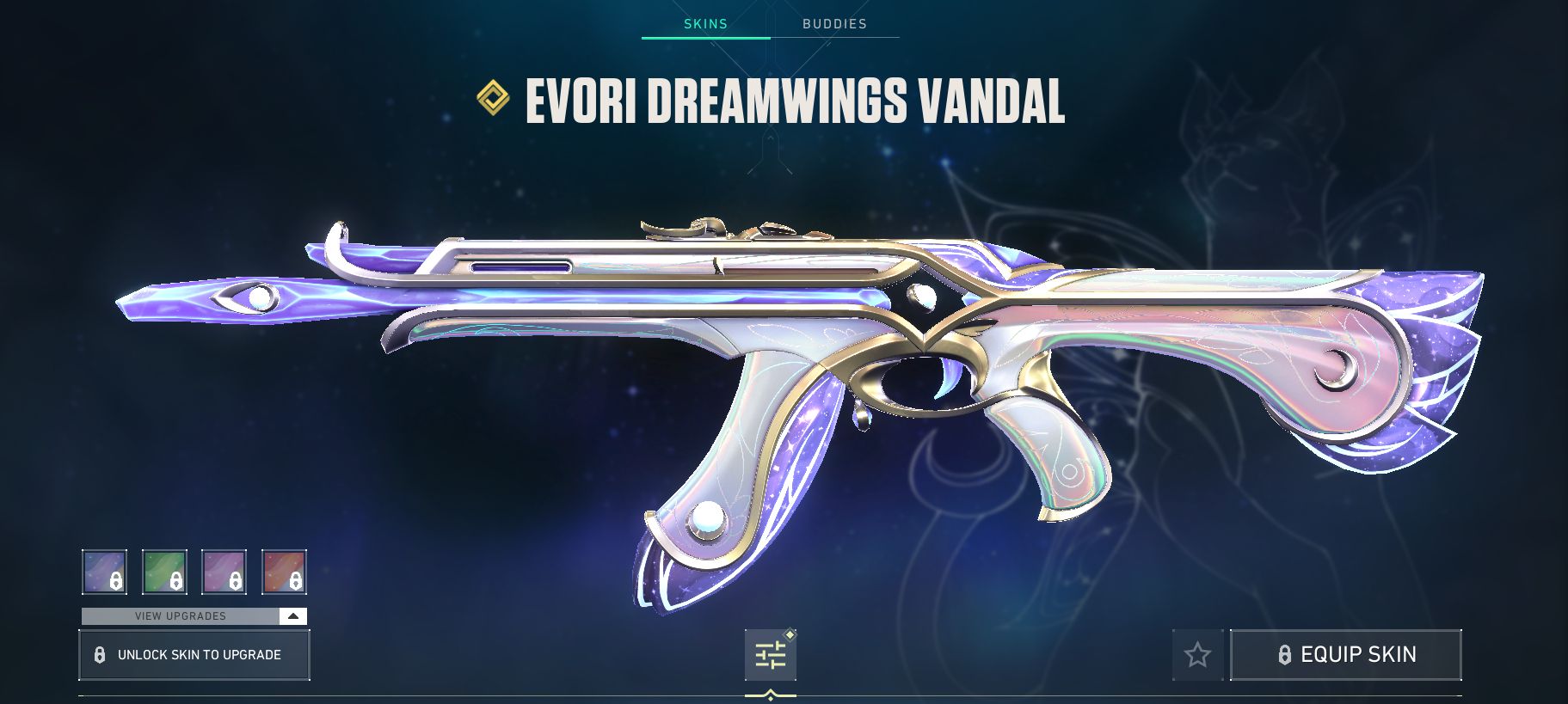This screenshot has height=704, width=1568.
Task: Click the lock icon on the Equip Skin button
Action: [x=1285, y=654]
